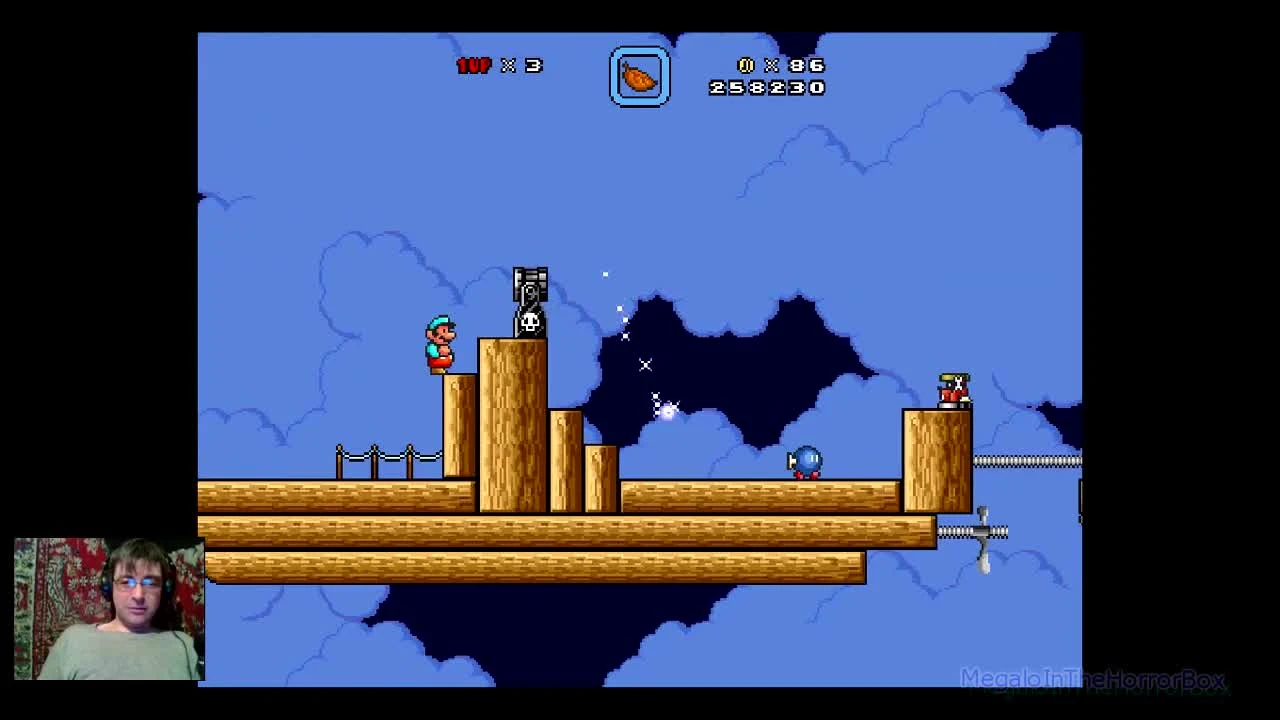Viewport: 1280px width, 720px height.
Task: Click the blue bob-omb enemy on the platform
Action: point(806,461)
